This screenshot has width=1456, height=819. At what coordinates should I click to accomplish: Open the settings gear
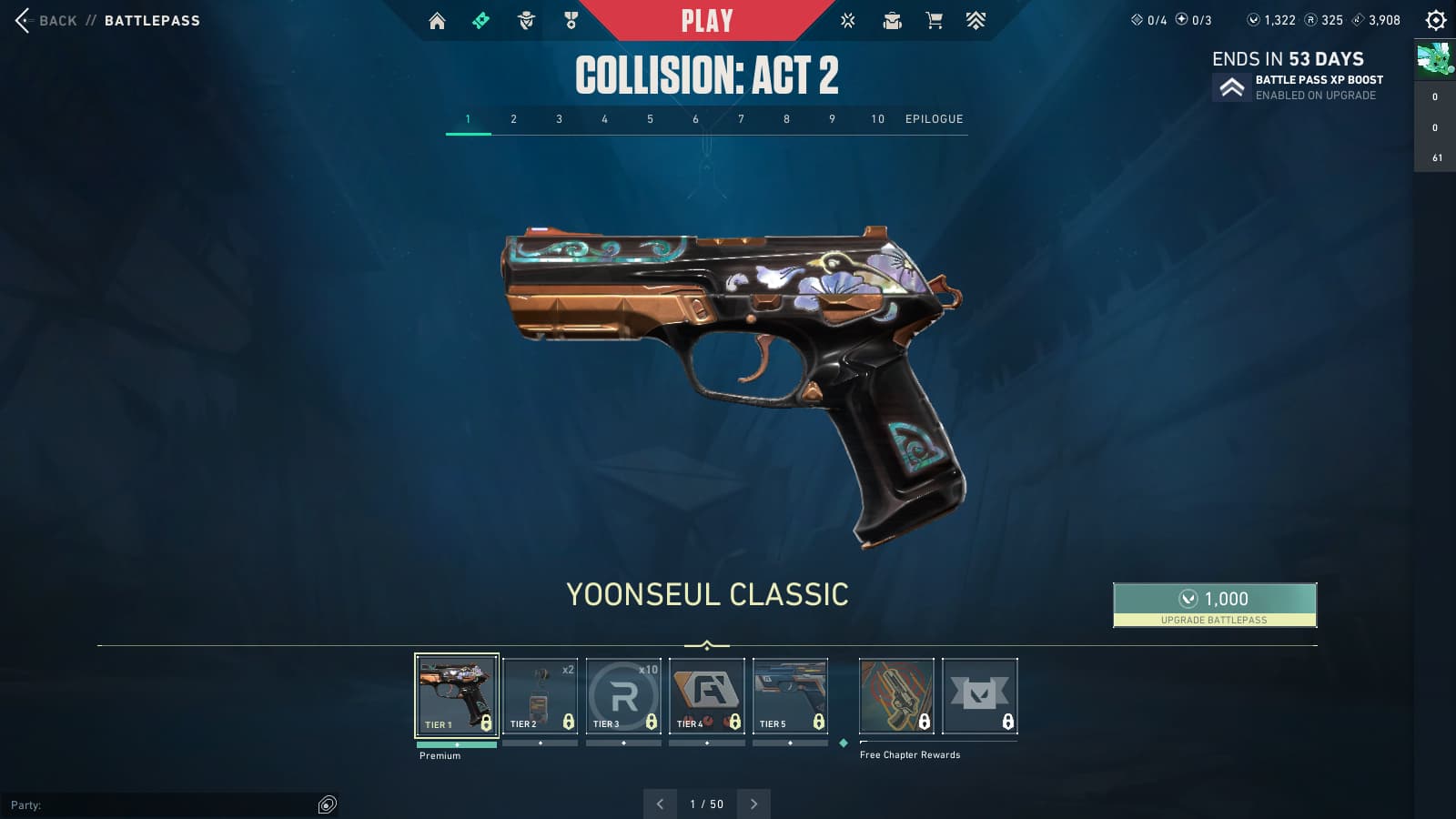1435,20
